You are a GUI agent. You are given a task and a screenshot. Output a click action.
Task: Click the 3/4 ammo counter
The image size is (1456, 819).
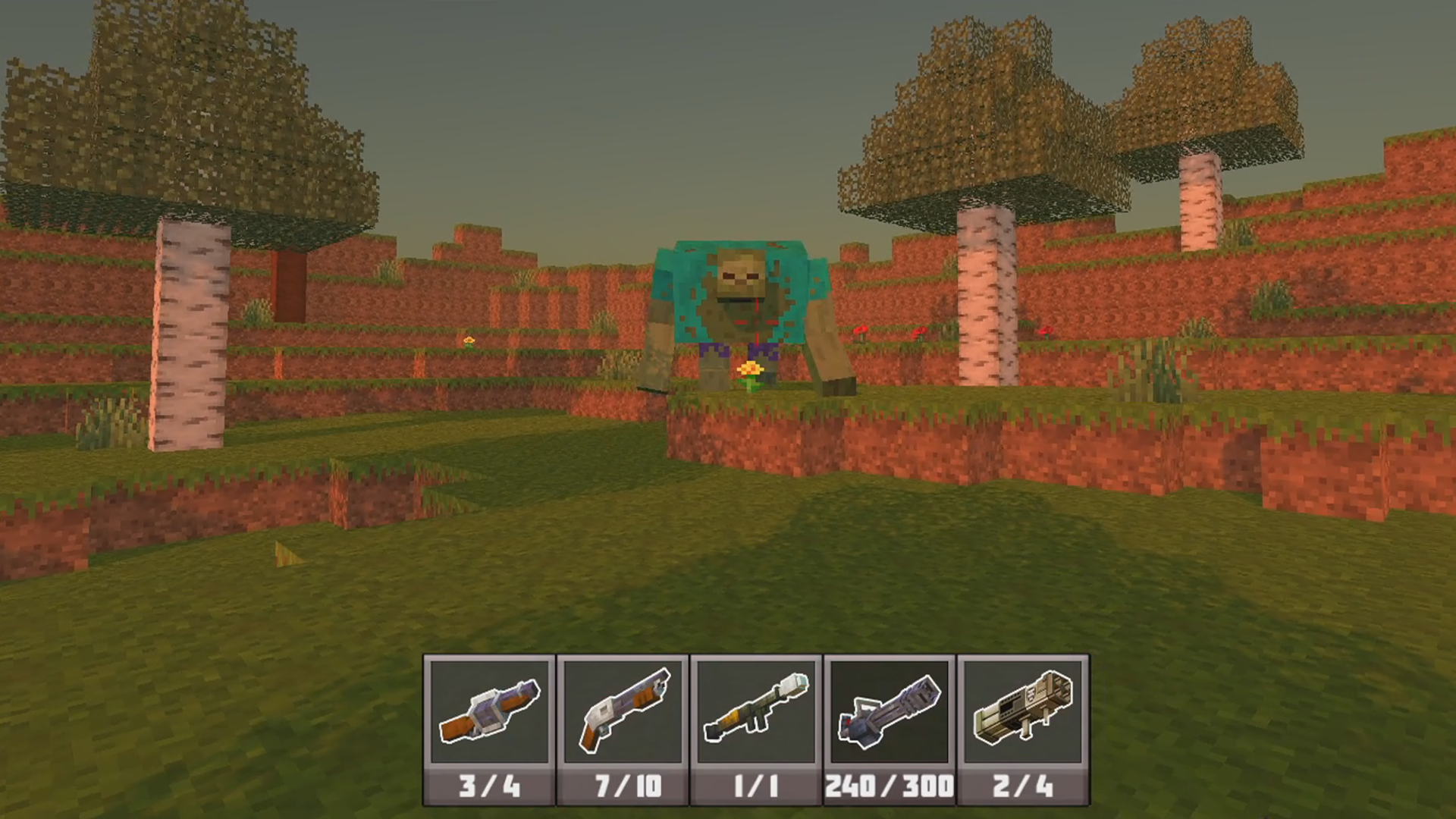pyautogui.click(x=488, y=787)
